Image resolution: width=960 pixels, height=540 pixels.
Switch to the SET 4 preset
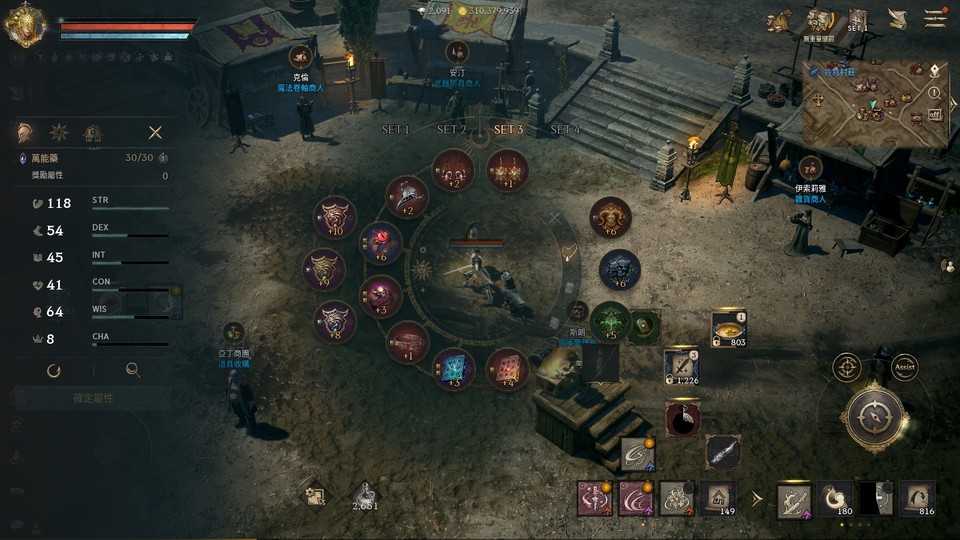tap(564, 130)
